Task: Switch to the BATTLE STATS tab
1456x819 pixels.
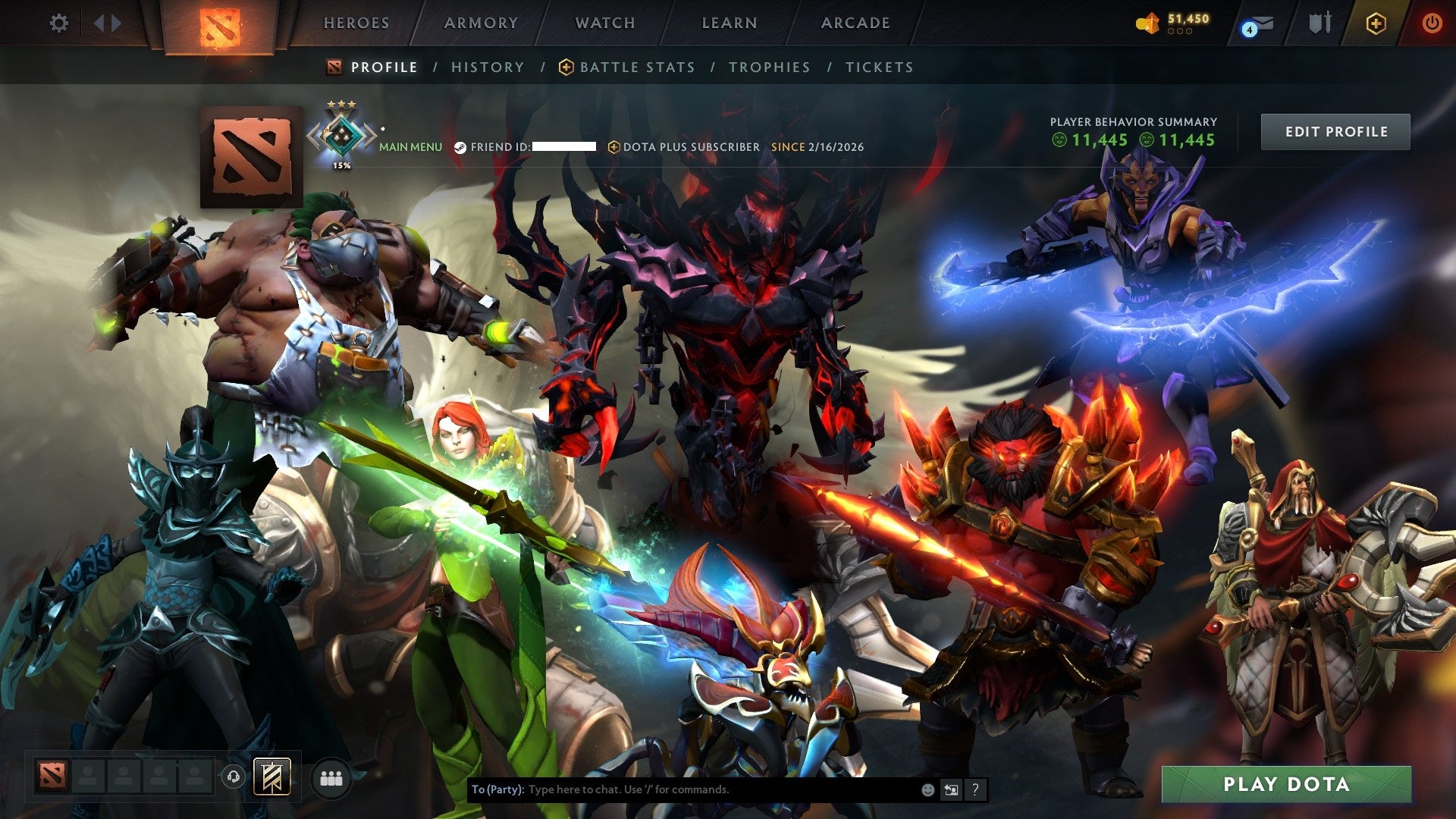Action: (636, 67)
